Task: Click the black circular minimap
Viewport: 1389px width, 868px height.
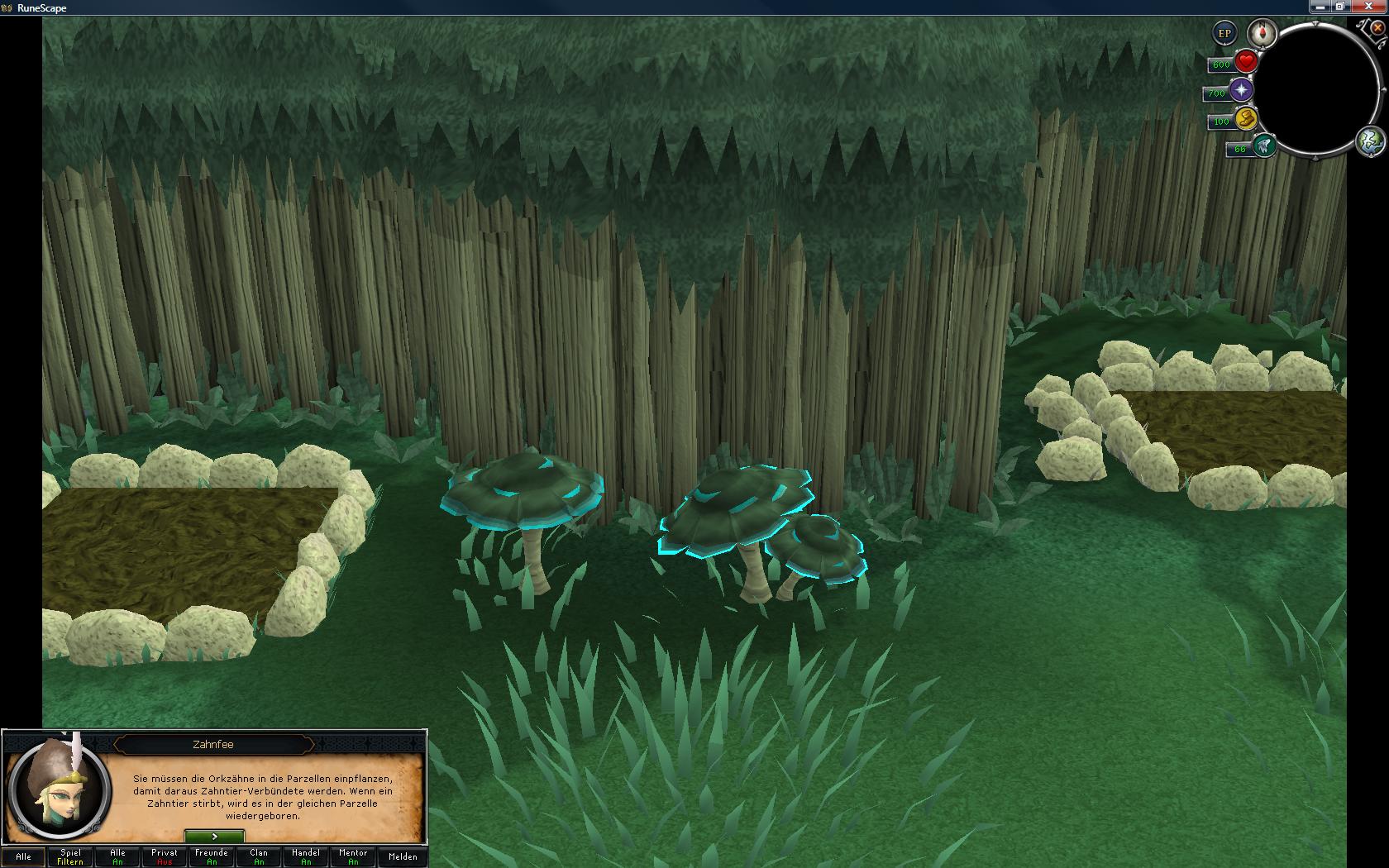Action: 1320,88
